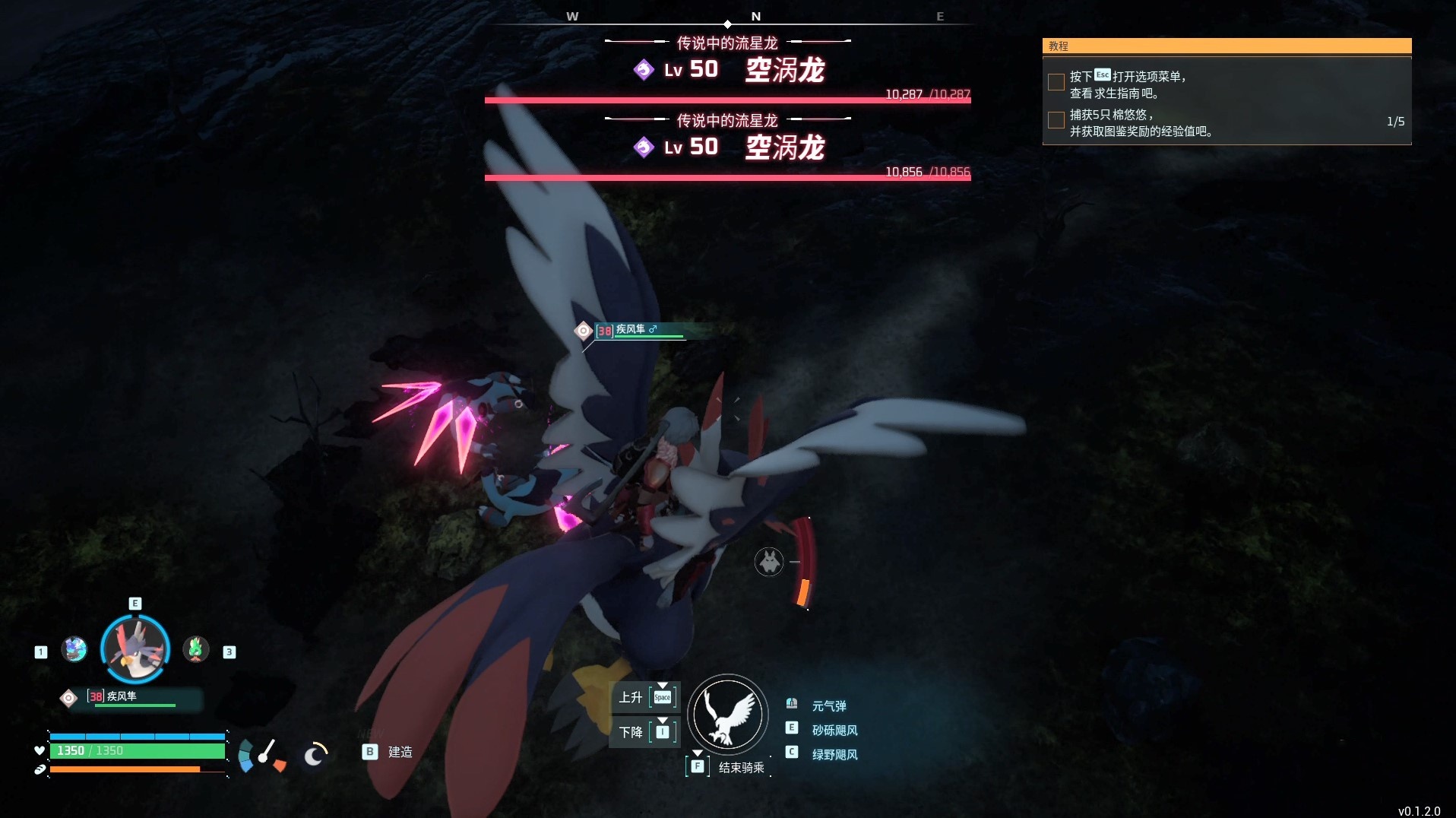1456x818 pixels.
Task: Open the weapon wheel icon
Action: [x=262, y=755]
